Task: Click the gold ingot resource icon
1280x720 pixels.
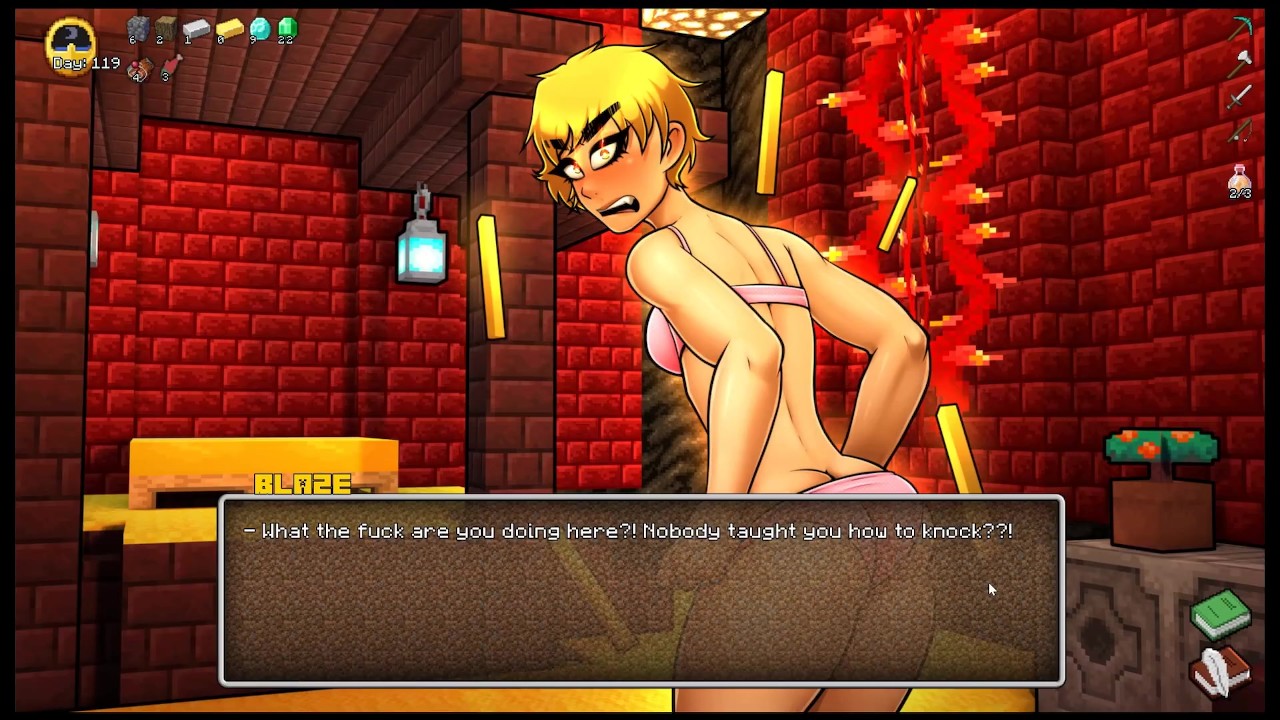Action: click(229, 30)
